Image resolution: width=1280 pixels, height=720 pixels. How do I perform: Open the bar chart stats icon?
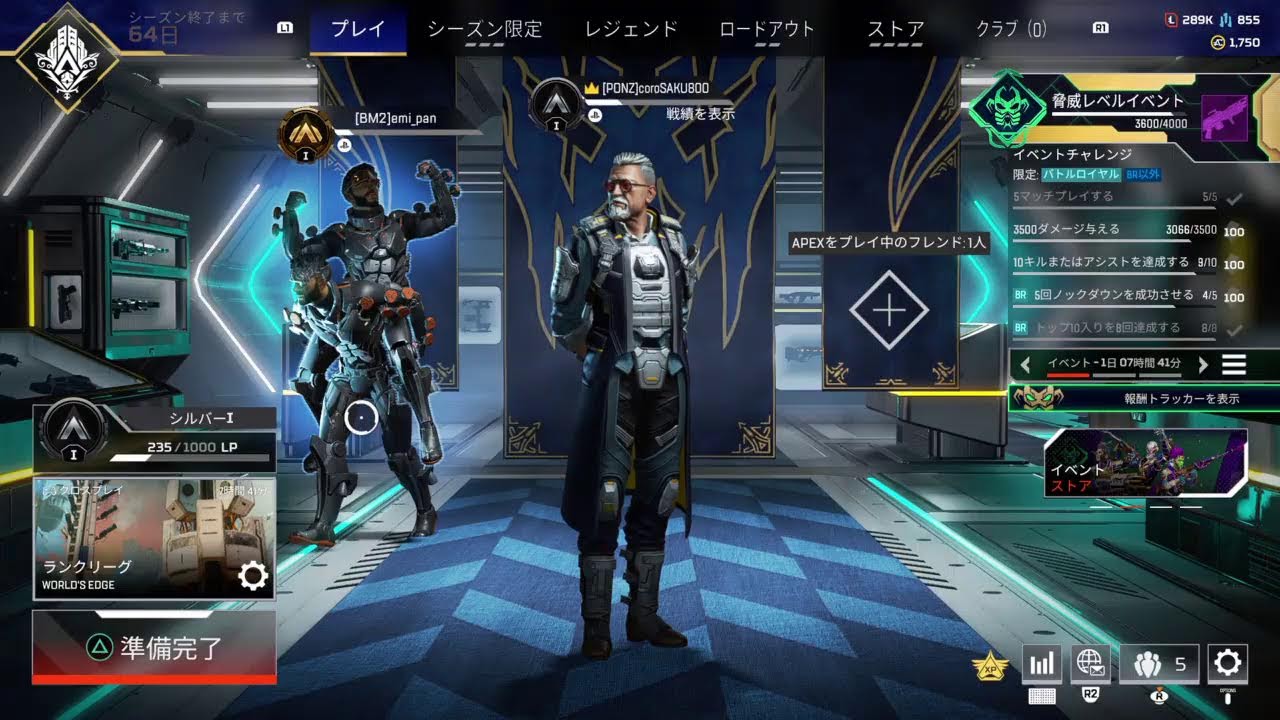[x=1041, y=663]
